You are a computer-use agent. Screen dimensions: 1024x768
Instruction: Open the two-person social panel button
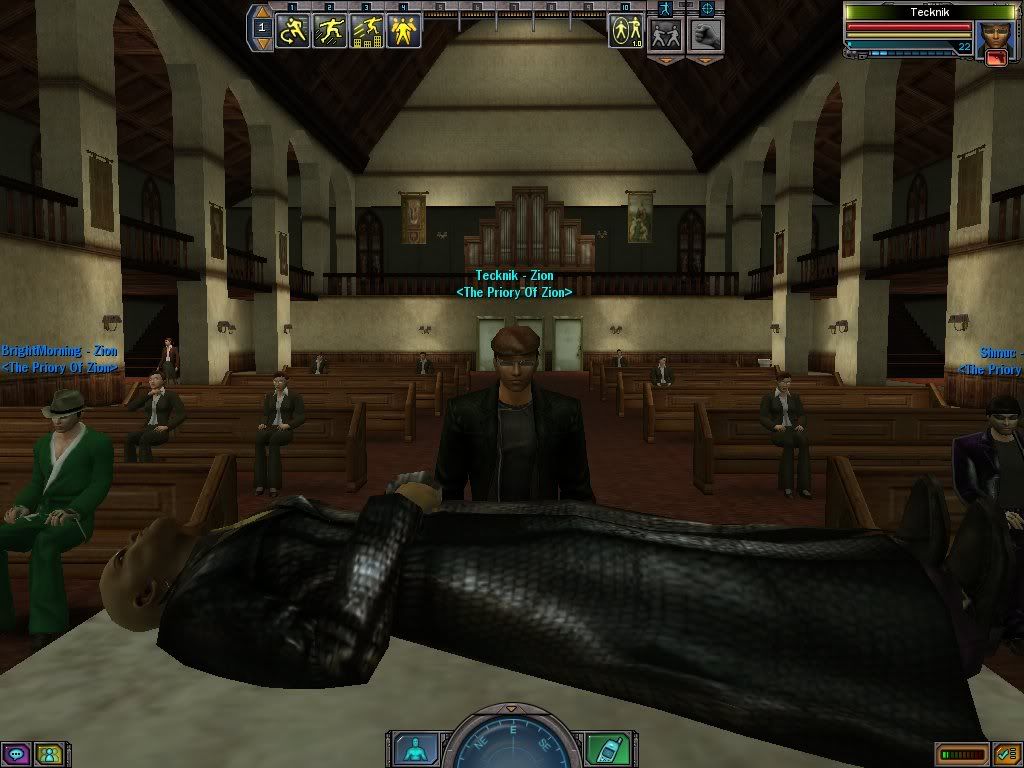(x=47, y=753)
